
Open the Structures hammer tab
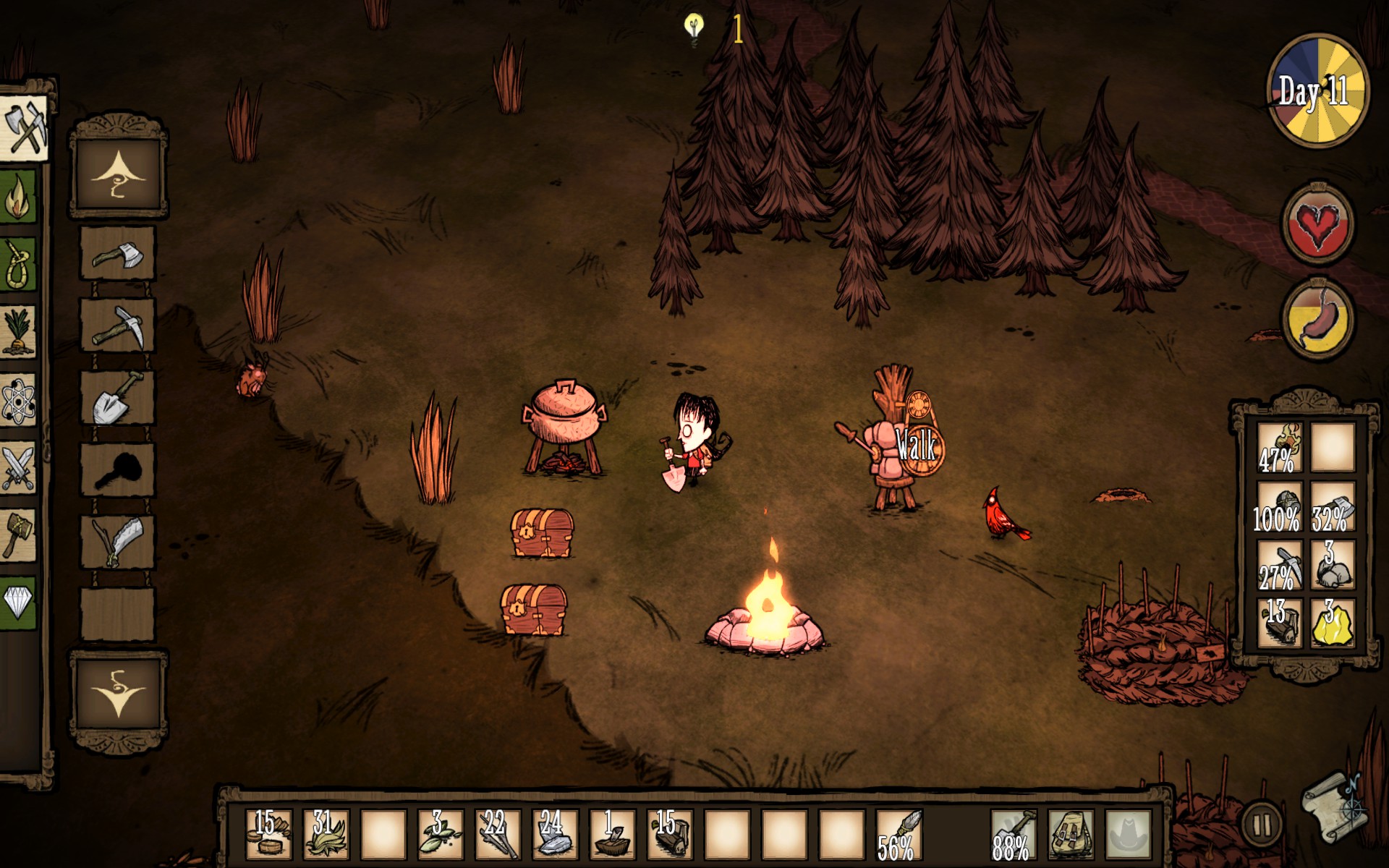point(19,534)
